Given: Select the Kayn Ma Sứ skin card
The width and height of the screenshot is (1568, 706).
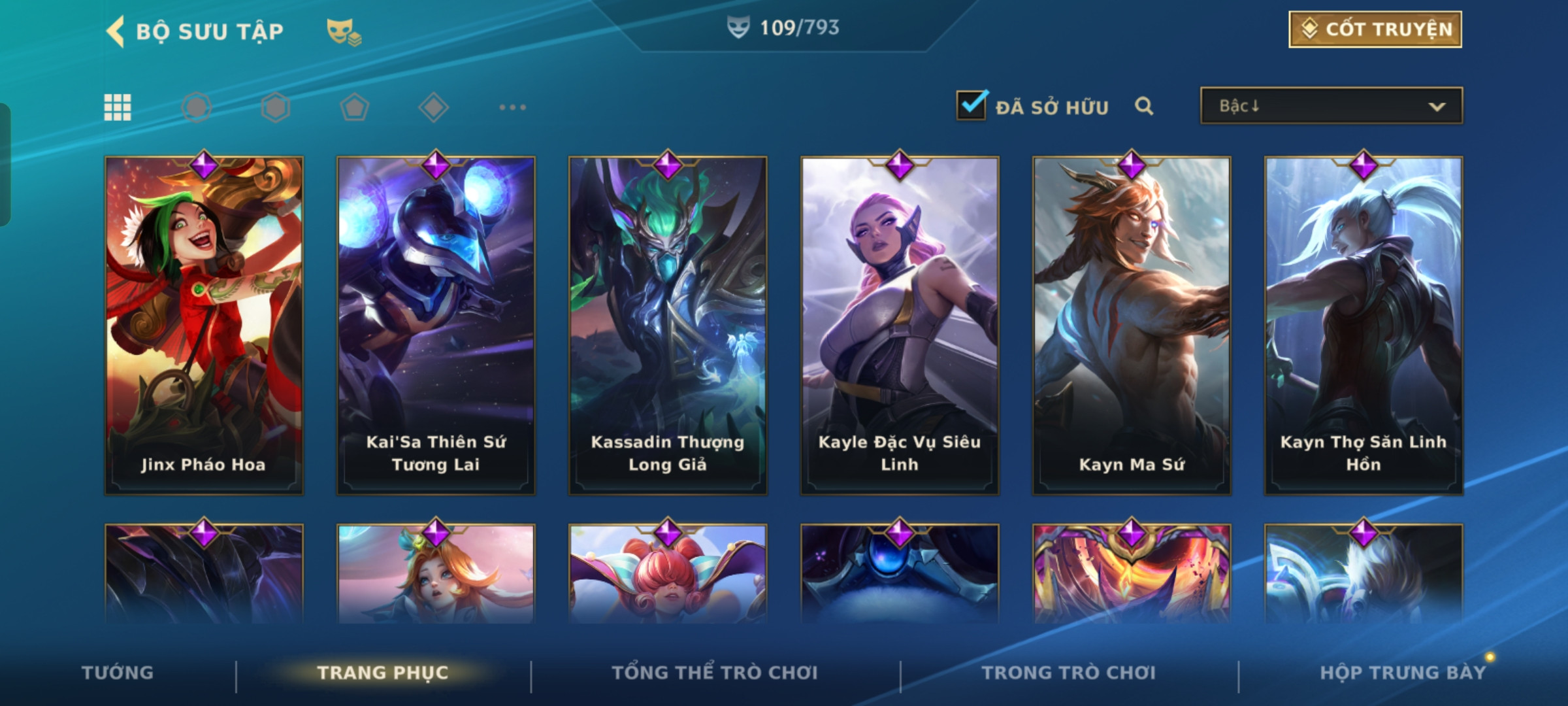Looking at the screenshot, I should [1132, 325].
